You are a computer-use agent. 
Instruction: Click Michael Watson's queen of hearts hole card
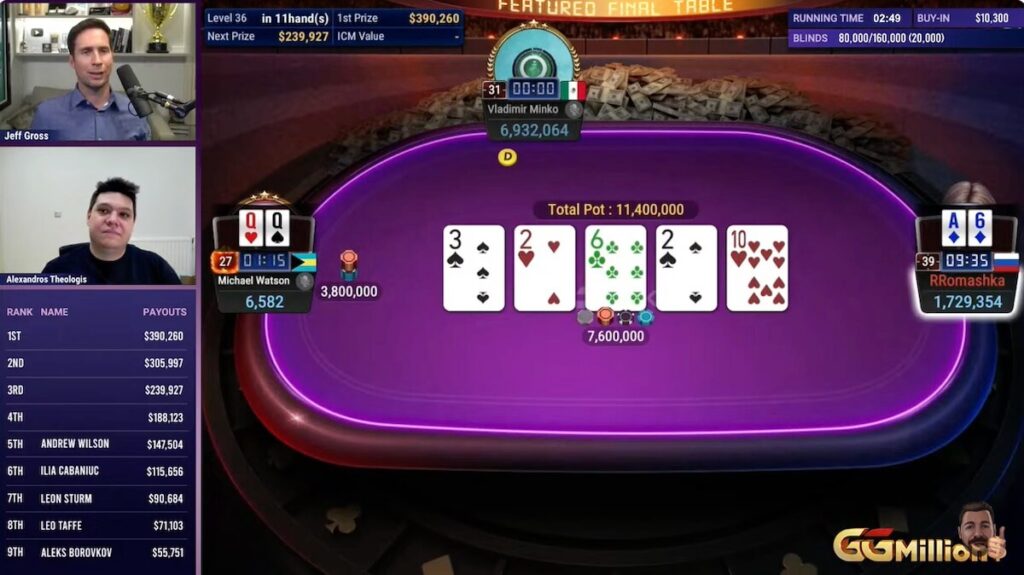pyautogui.click(x=251, y=228)
